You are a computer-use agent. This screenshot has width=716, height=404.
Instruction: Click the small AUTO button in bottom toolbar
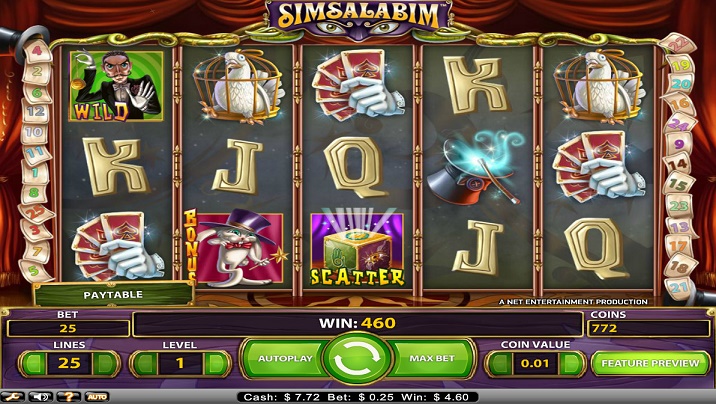click(97, 397)
